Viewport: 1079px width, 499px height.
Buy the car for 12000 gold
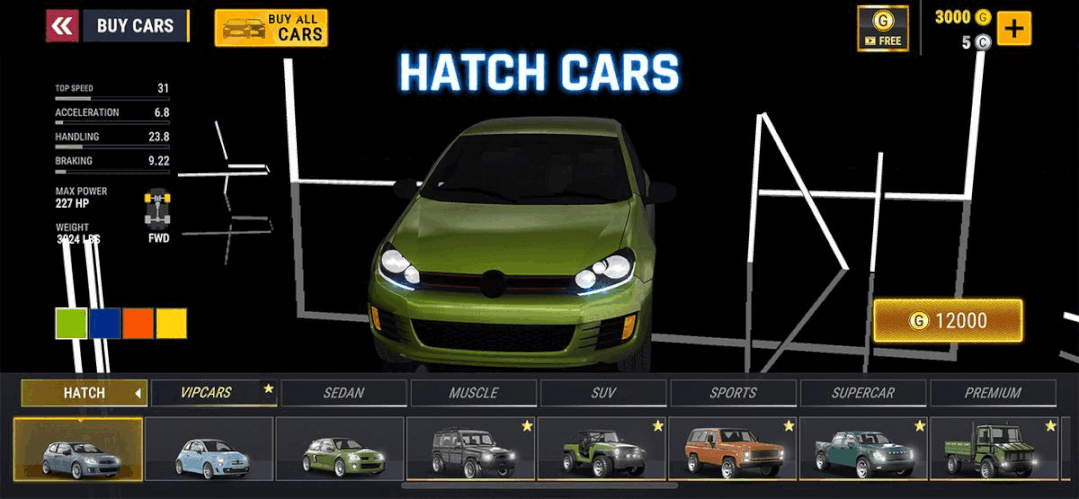click(948, 321)
